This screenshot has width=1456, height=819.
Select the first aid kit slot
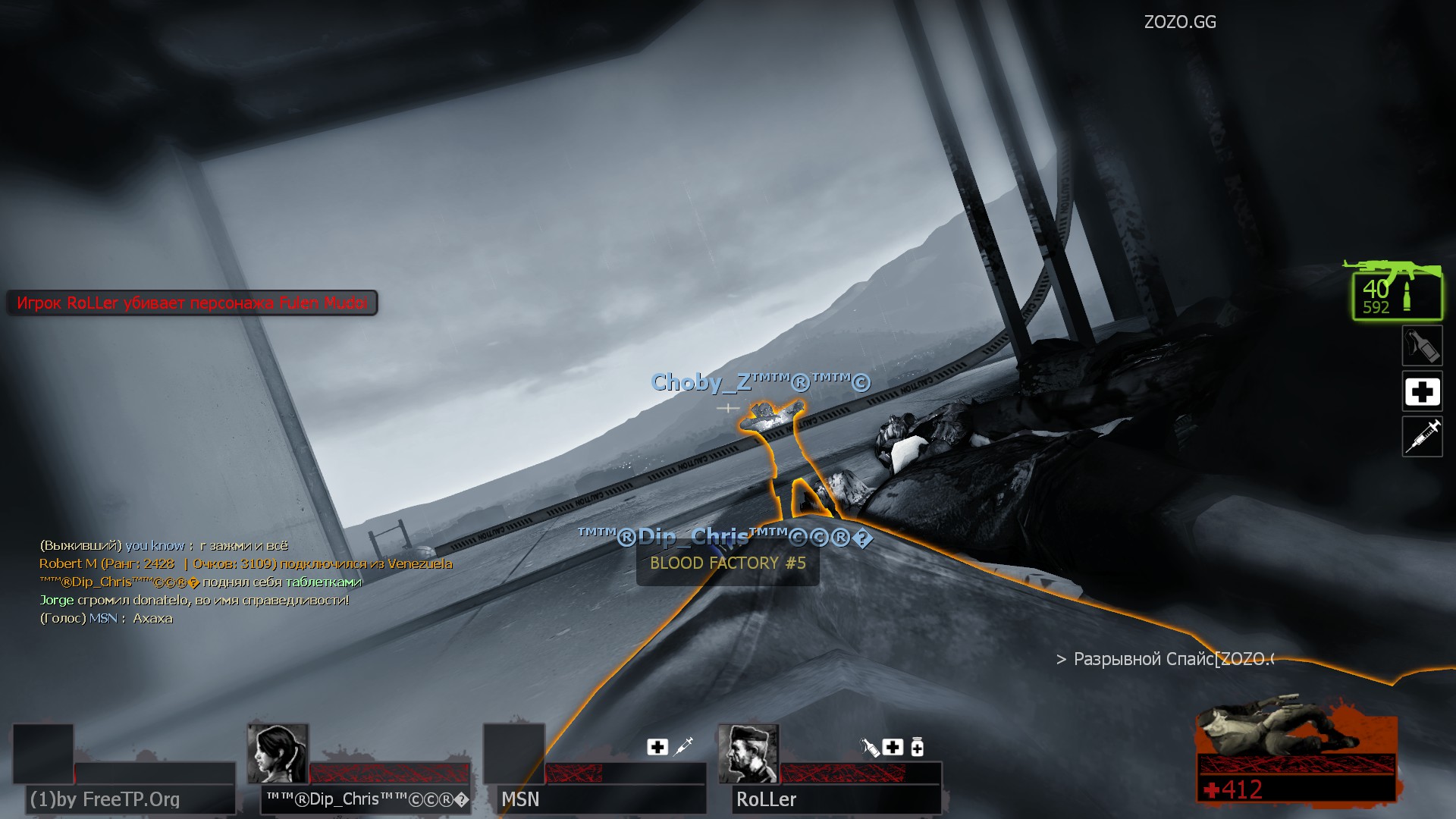pos(1422,391)
